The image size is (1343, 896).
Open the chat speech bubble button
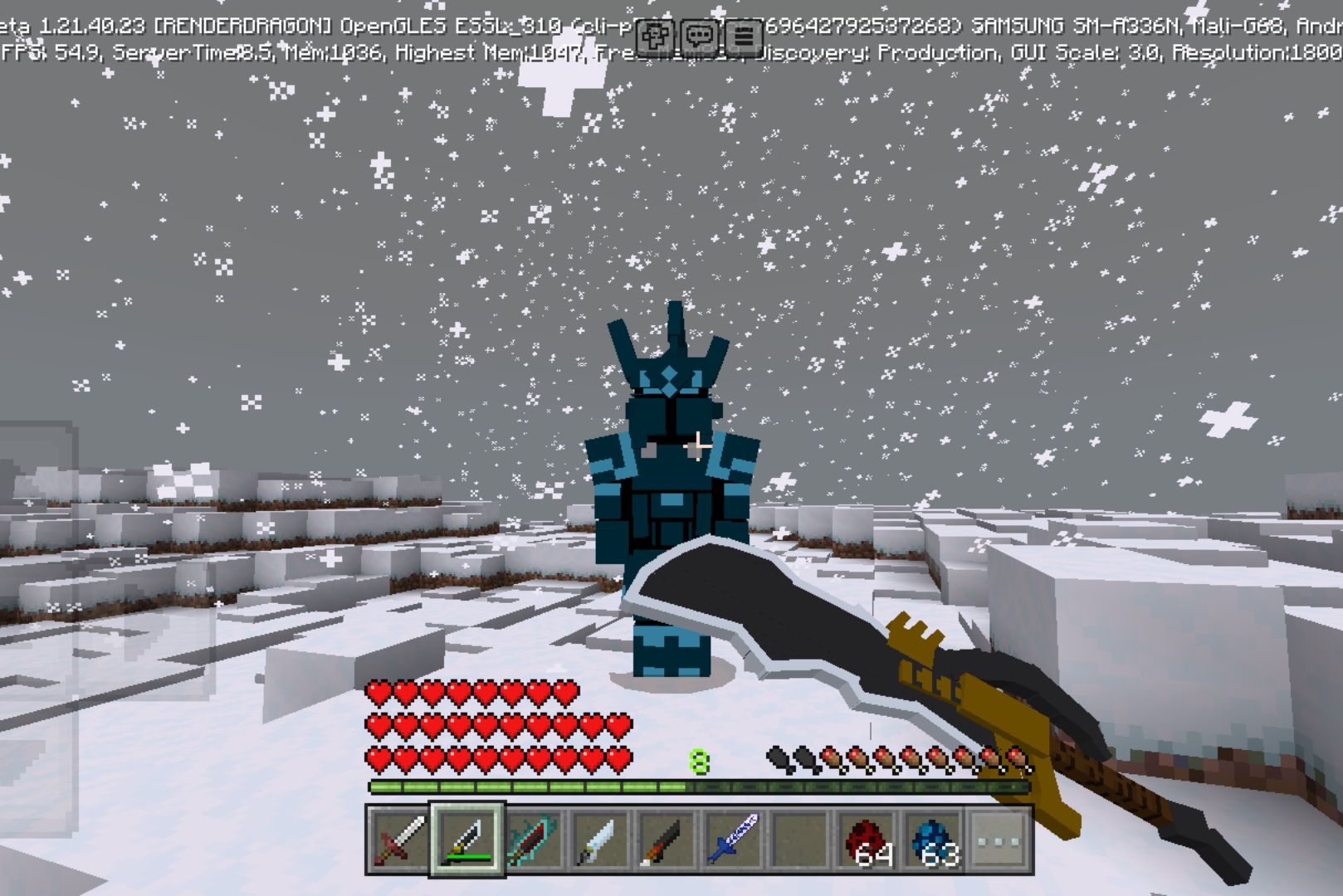pyautogui.click(x=700, y=36)
